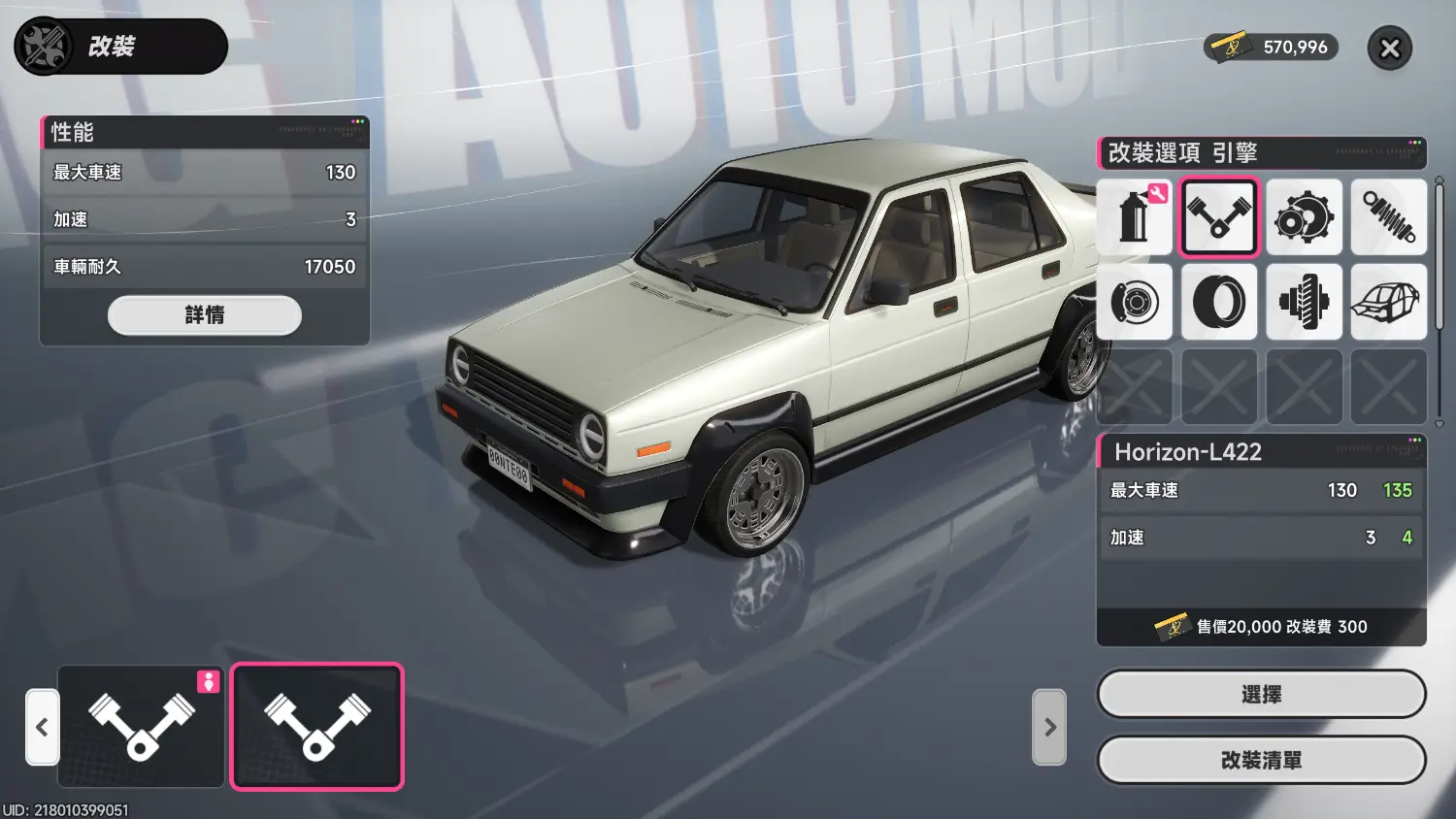Open the 改裝清單 modification list

1261,761
